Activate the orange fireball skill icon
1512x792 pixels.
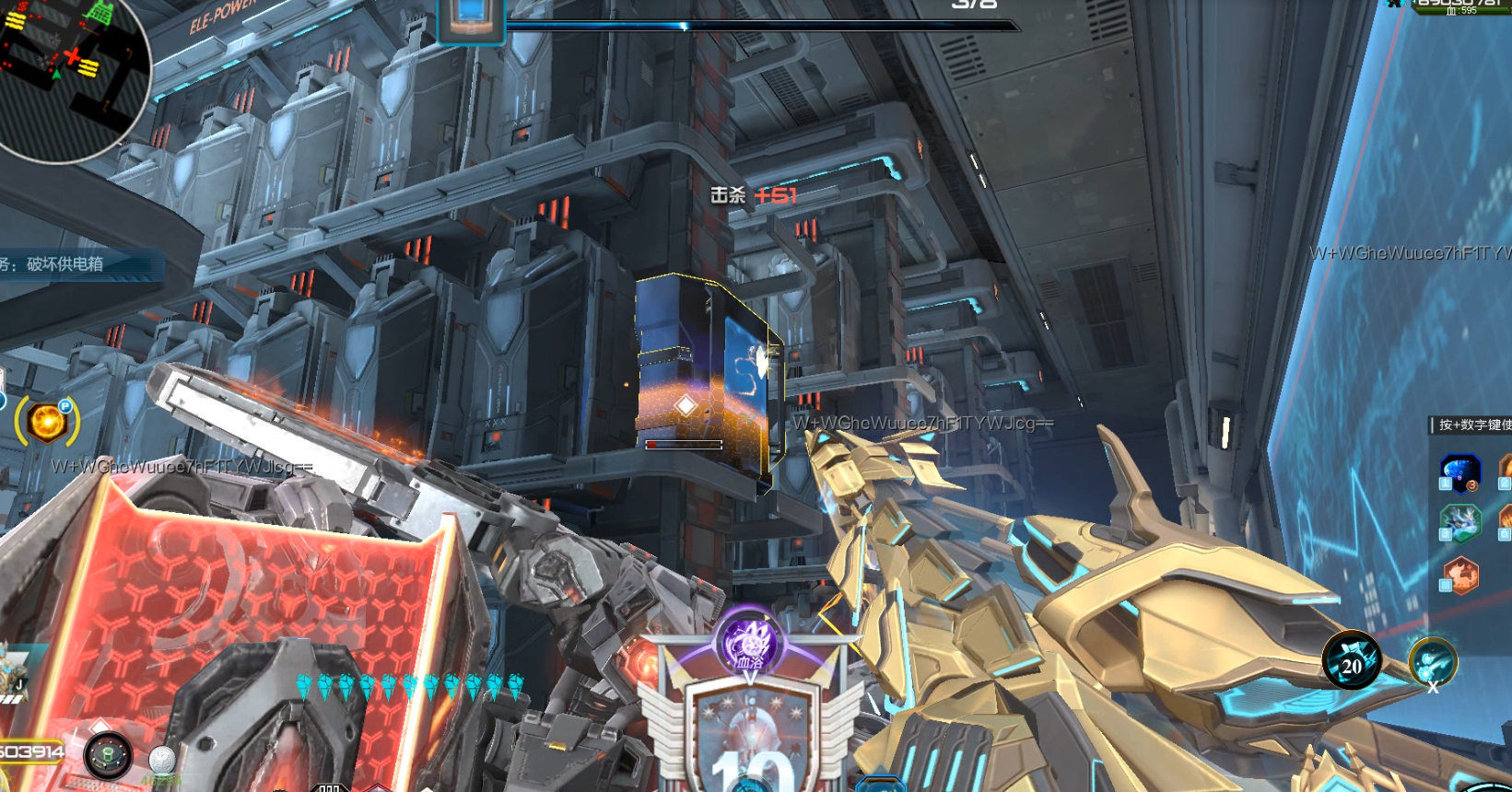47,423
